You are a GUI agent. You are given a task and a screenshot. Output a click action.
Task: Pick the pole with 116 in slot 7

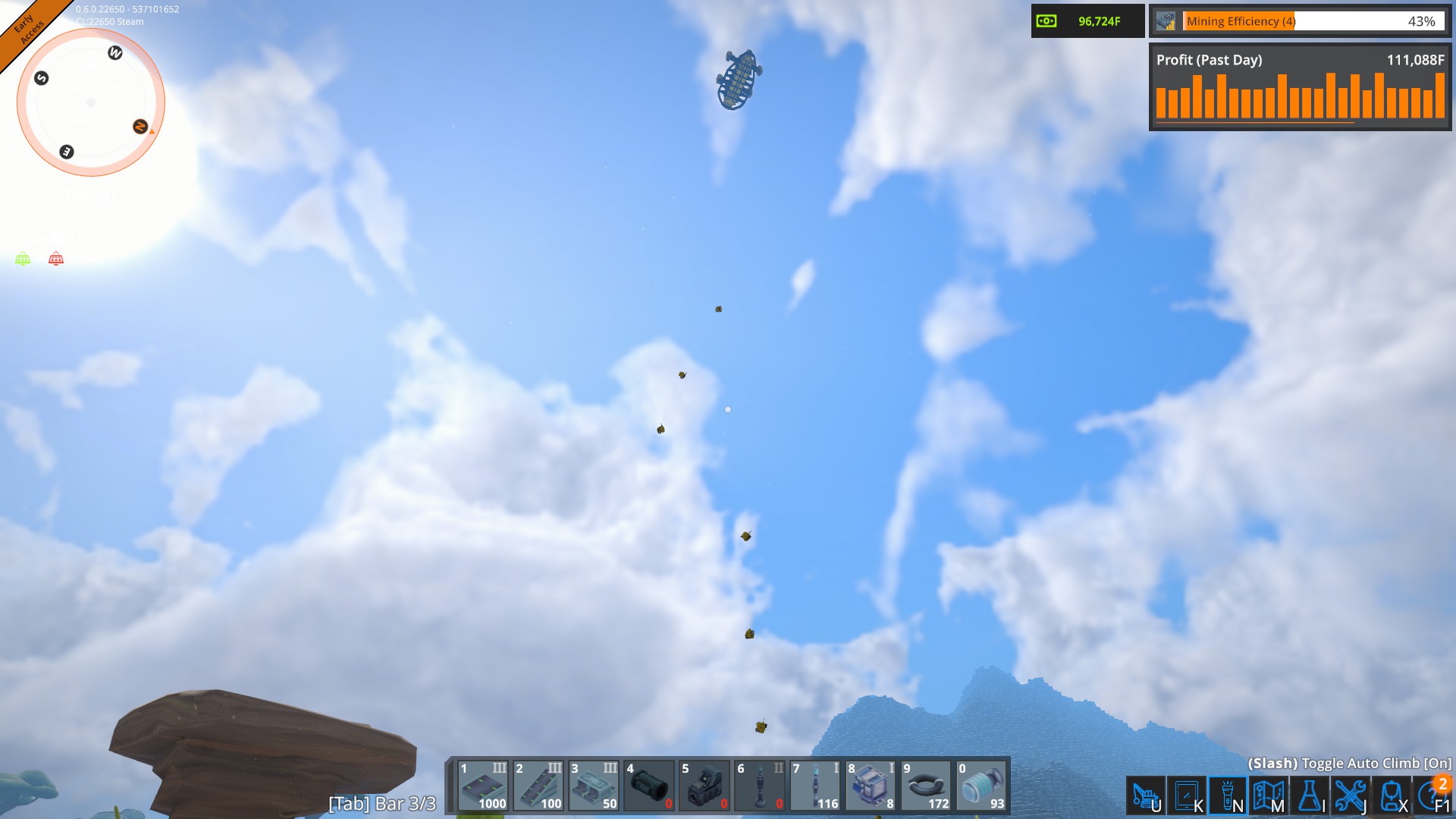click(x=816, y=786)
